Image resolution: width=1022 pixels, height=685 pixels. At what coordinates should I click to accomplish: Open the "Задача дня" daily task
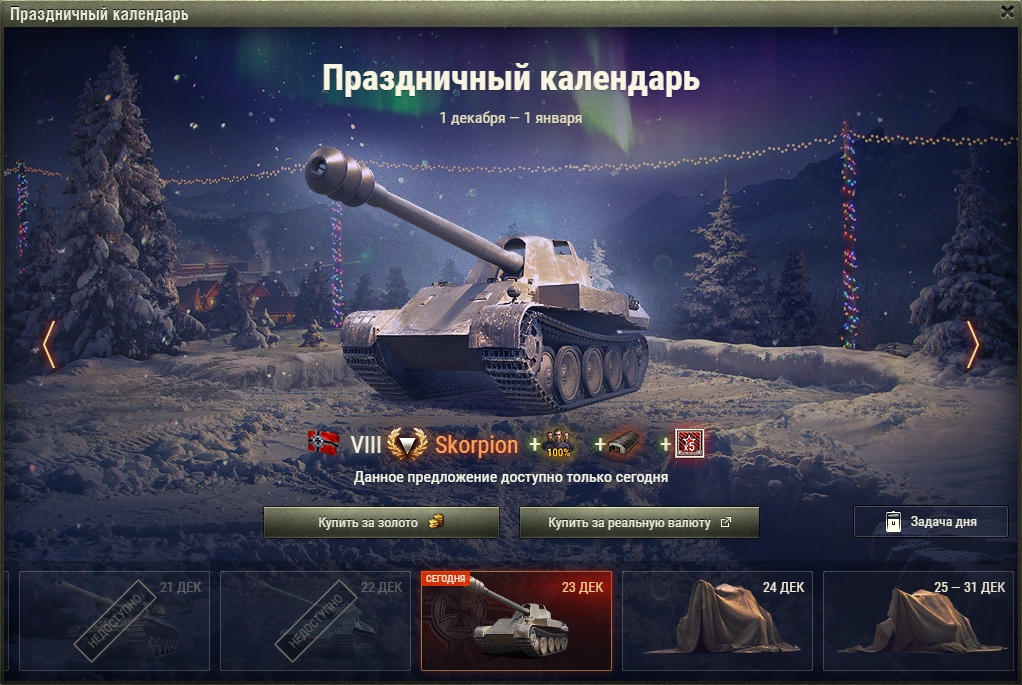(x=930, y=522)
